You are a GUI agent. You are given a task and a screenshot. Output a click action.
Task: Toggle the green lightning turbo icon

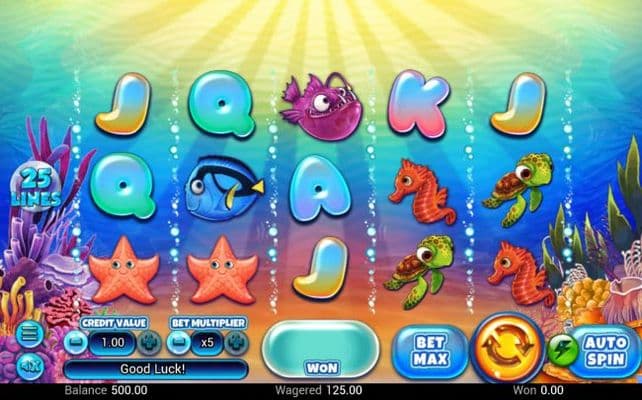pyautogui.click(x=558, y=350)
